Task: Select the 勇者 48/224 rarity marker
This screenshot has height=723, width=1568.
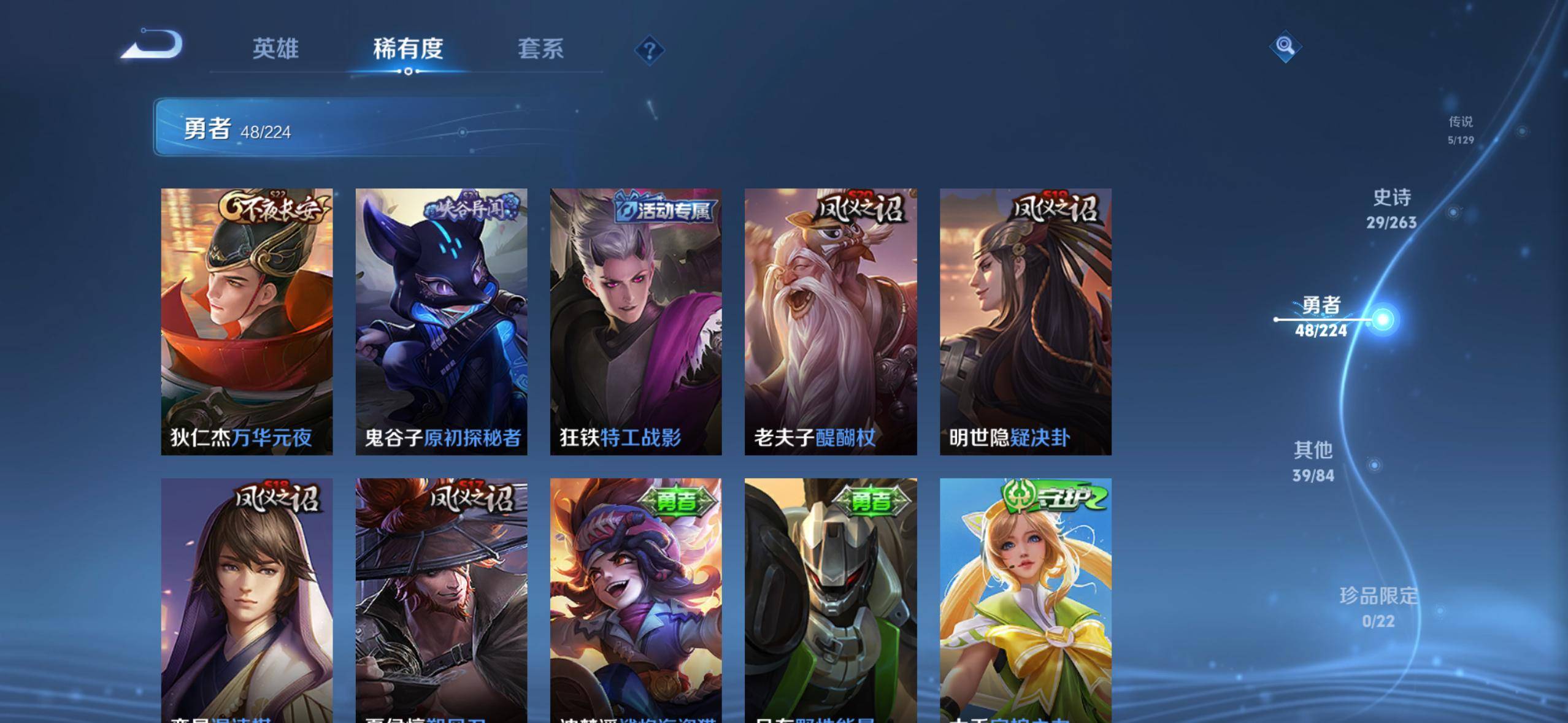Action: 1322,317
